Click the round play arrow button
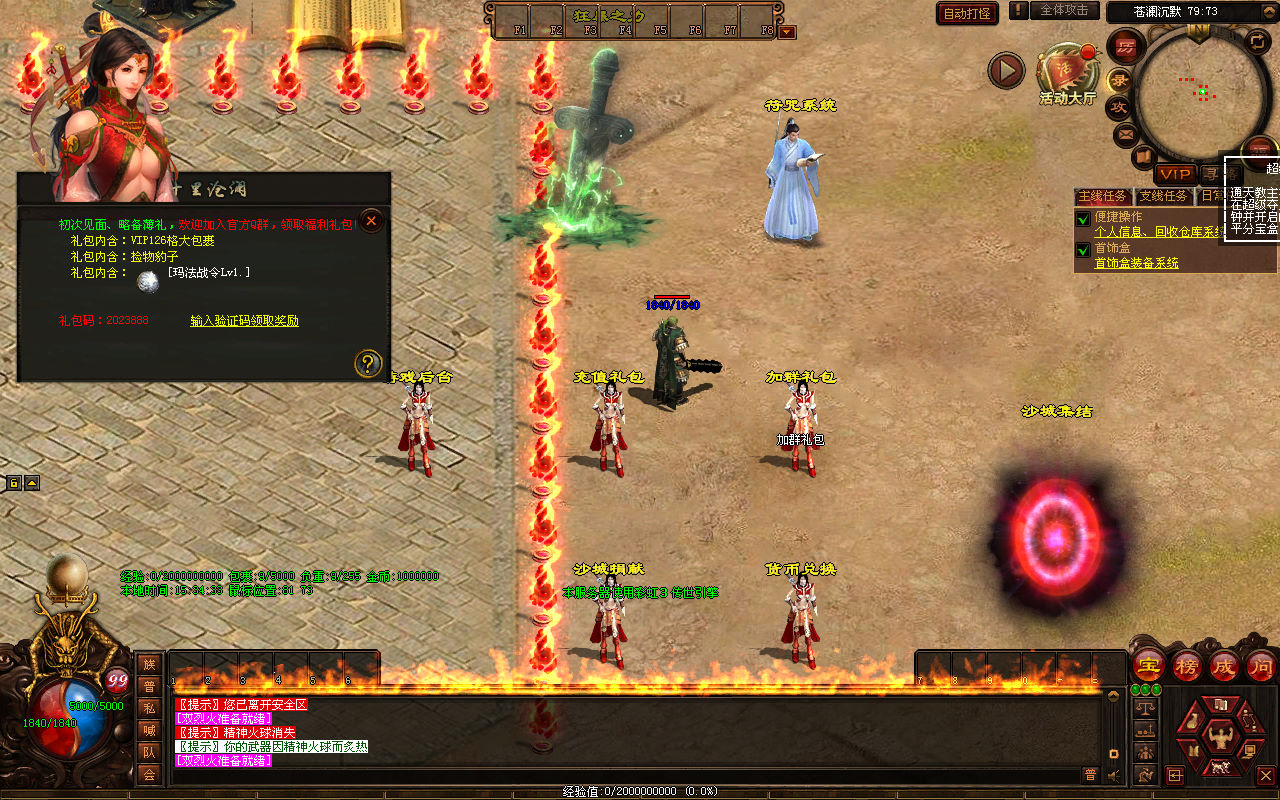The image size is (1280, 800). (x=1006, y=71)
